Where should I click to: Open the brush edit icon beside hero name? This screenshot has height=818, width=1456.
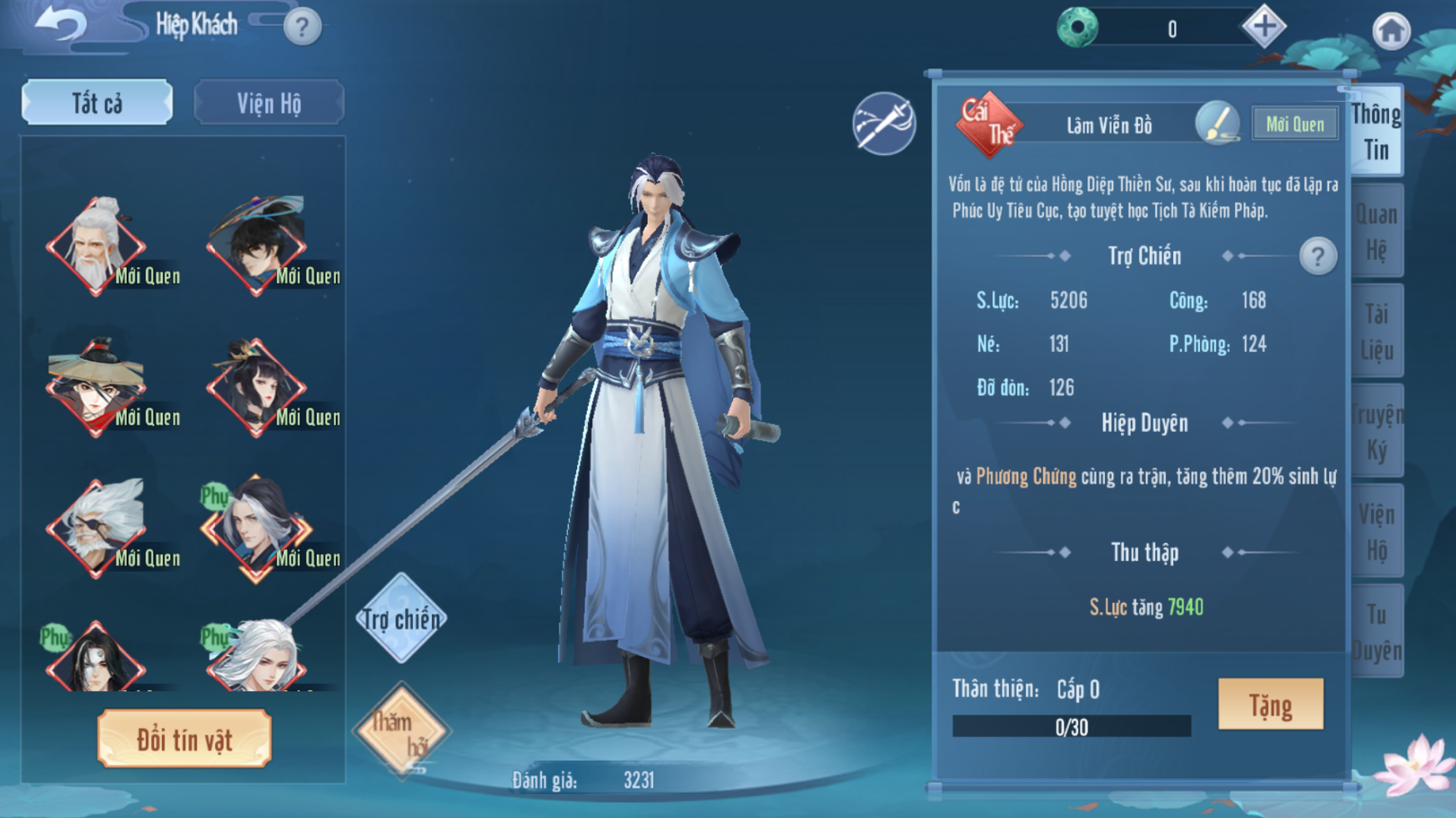1217,124
